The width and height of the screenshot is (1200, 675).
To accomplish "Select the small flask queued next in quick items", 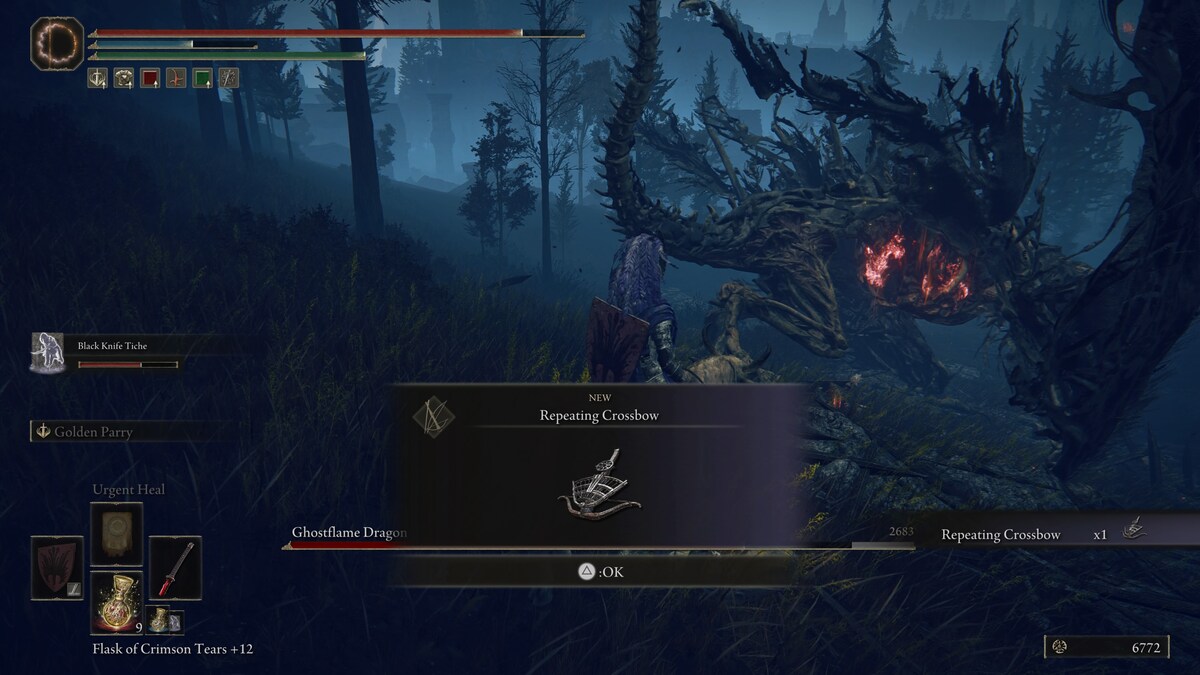I will click(x=160, y=620).
